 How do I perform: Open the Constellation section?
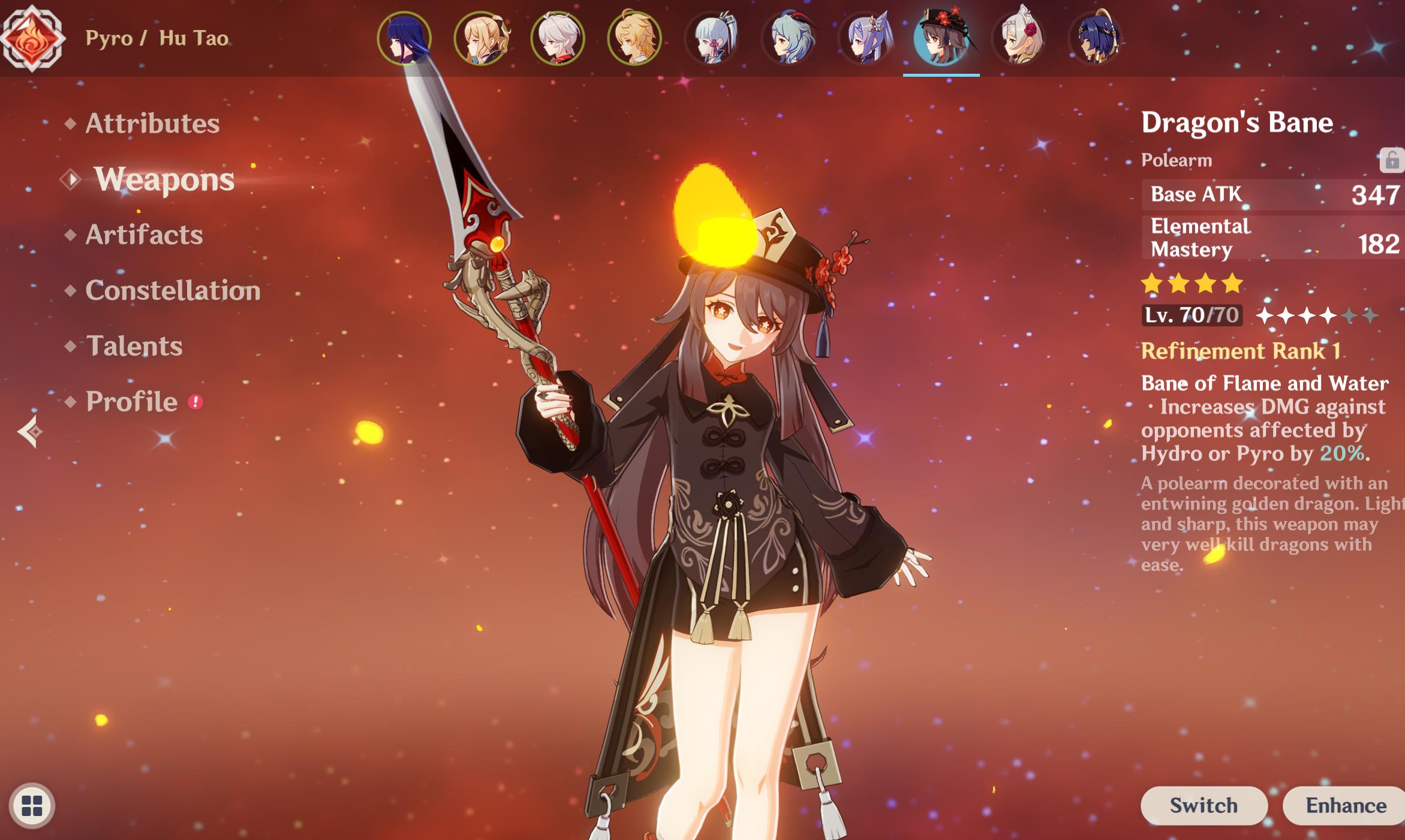(x=173, y=291)
